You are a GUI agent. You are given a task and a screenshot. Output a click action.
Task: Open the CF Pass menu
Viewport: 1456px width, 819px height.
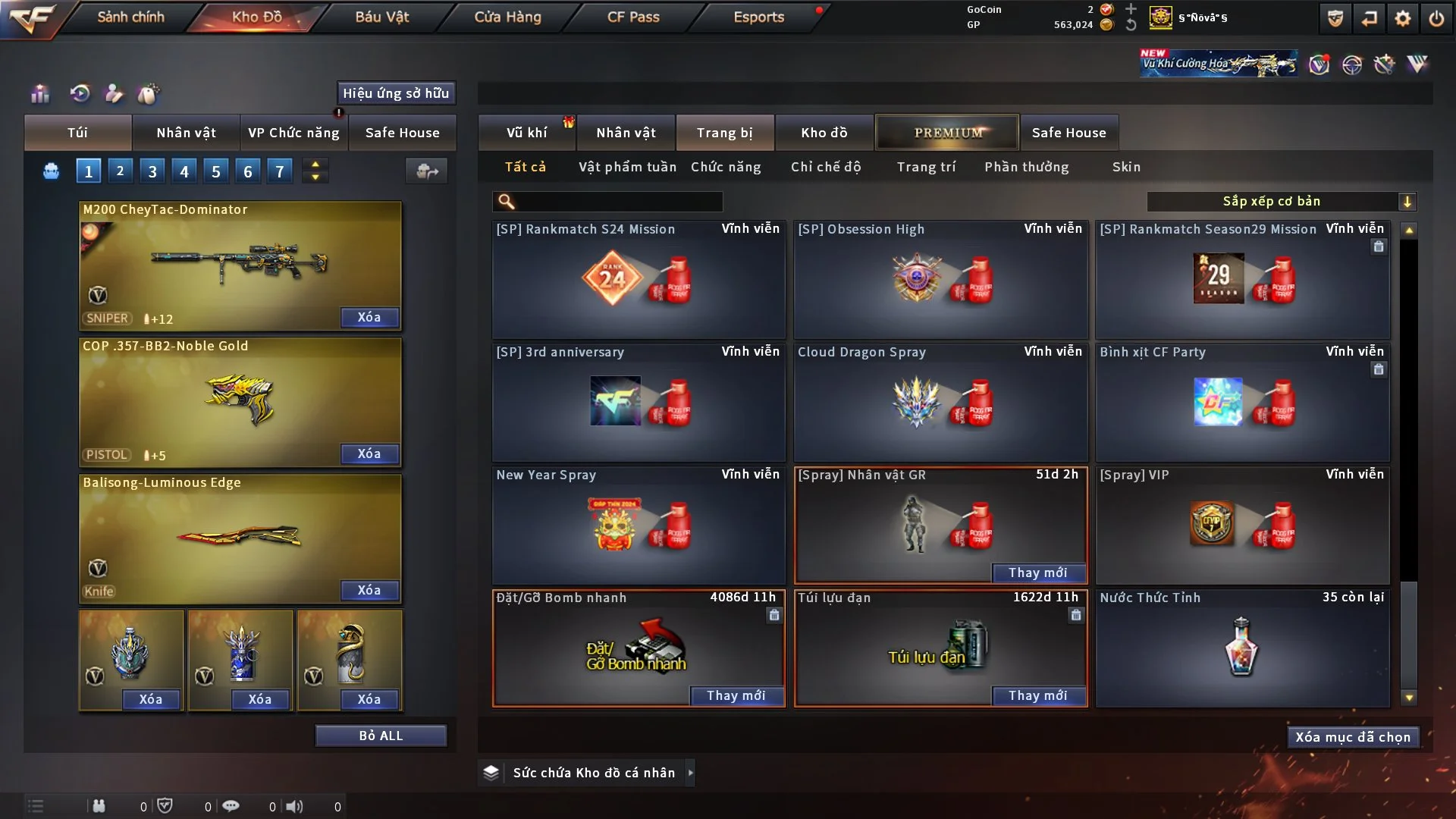[x=633, y=17]
